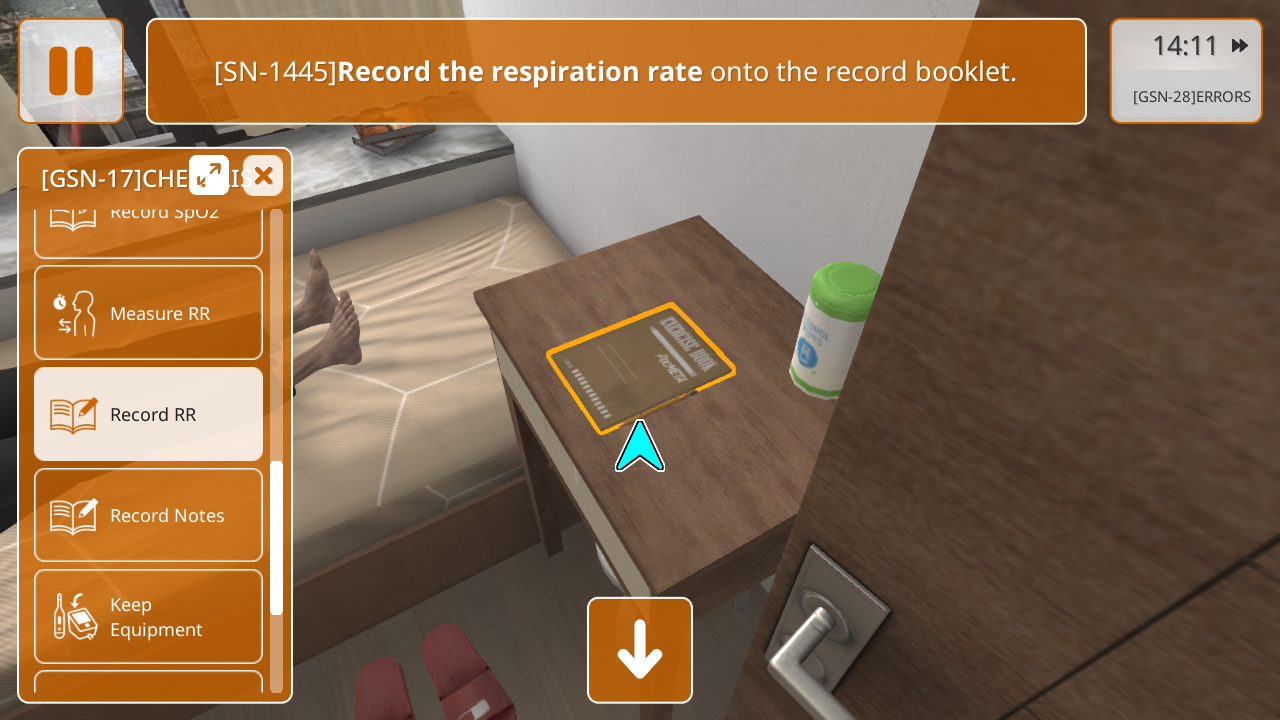Open the Record Notes checklist step

coord(148,515)
